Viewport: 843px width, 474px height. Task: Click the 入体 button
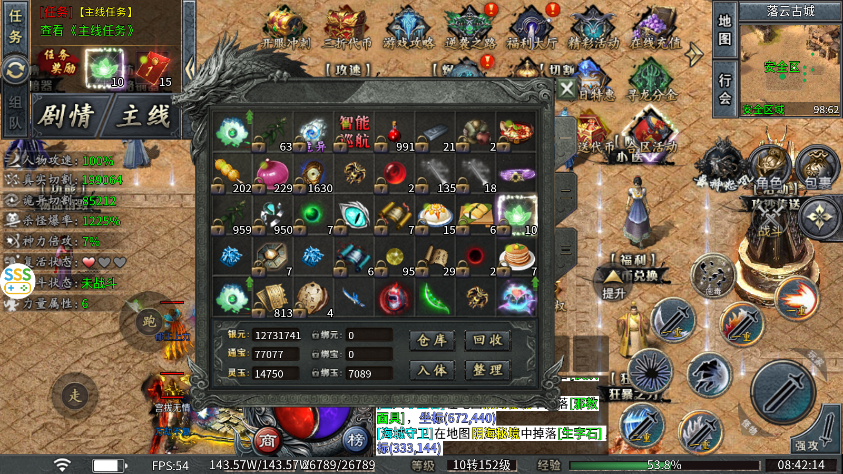[x=433, y=370]
